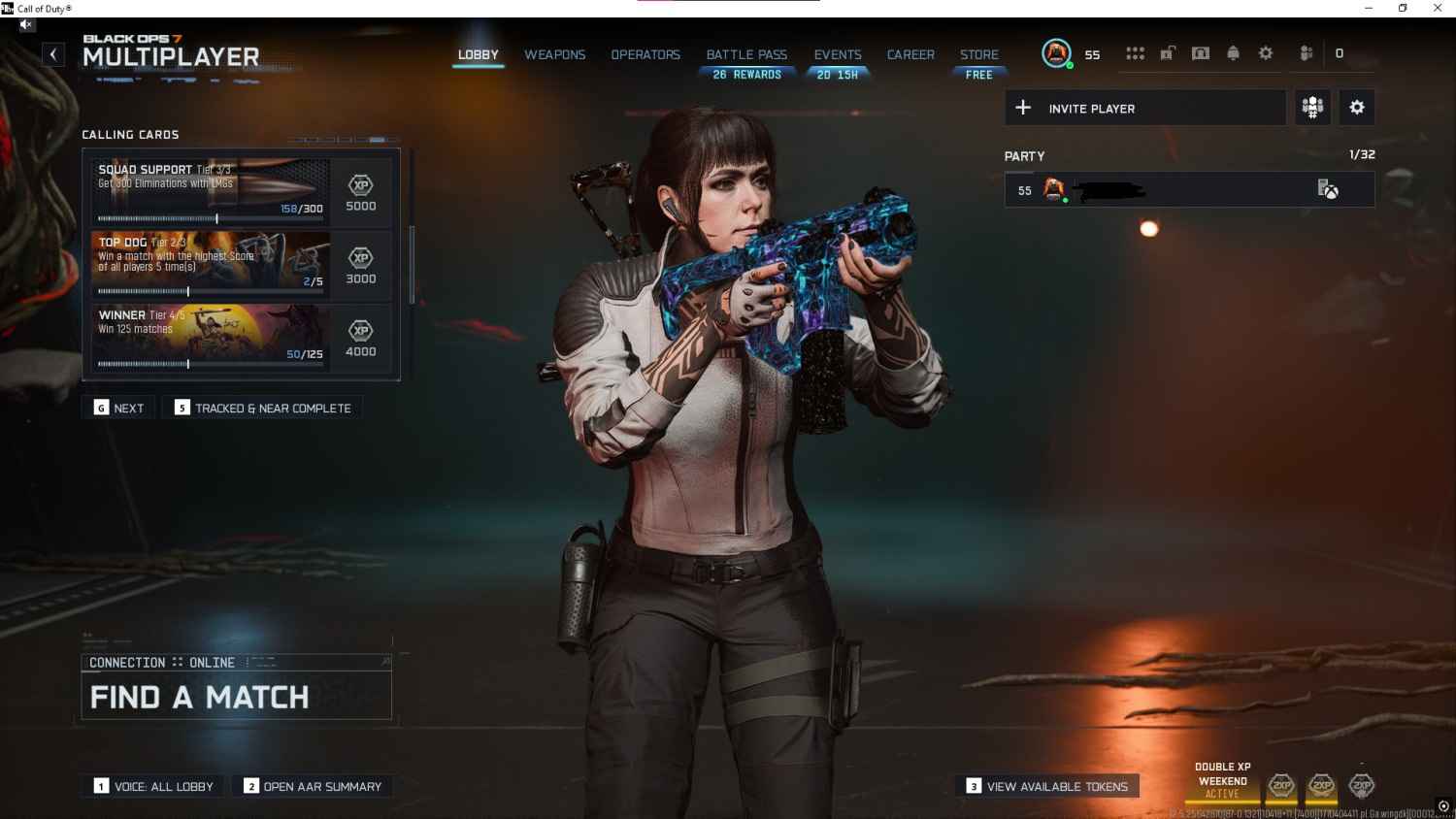This screenshot has height=819, width=1456.
Task: Click a 2XP token medal at bottom right
Action: (1321, 787)
